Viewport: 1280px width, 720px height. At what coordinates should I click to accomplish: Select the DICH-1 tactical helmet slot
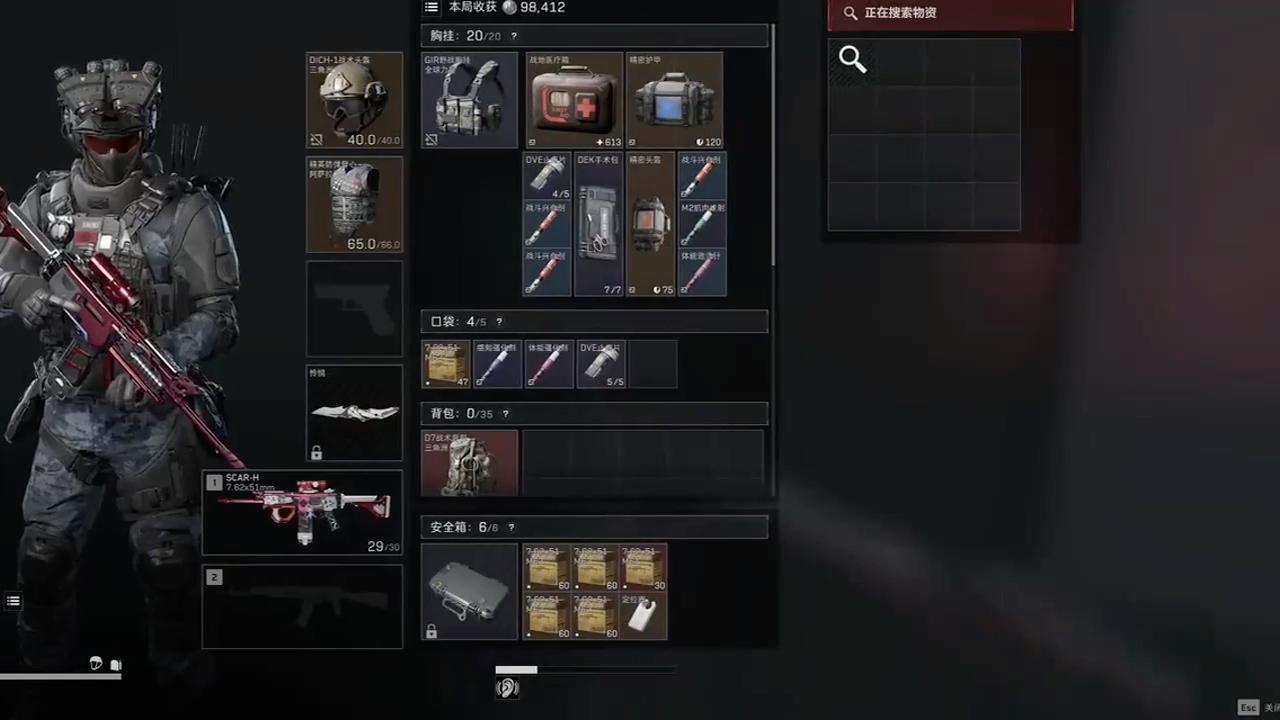[x=354, y=100]
